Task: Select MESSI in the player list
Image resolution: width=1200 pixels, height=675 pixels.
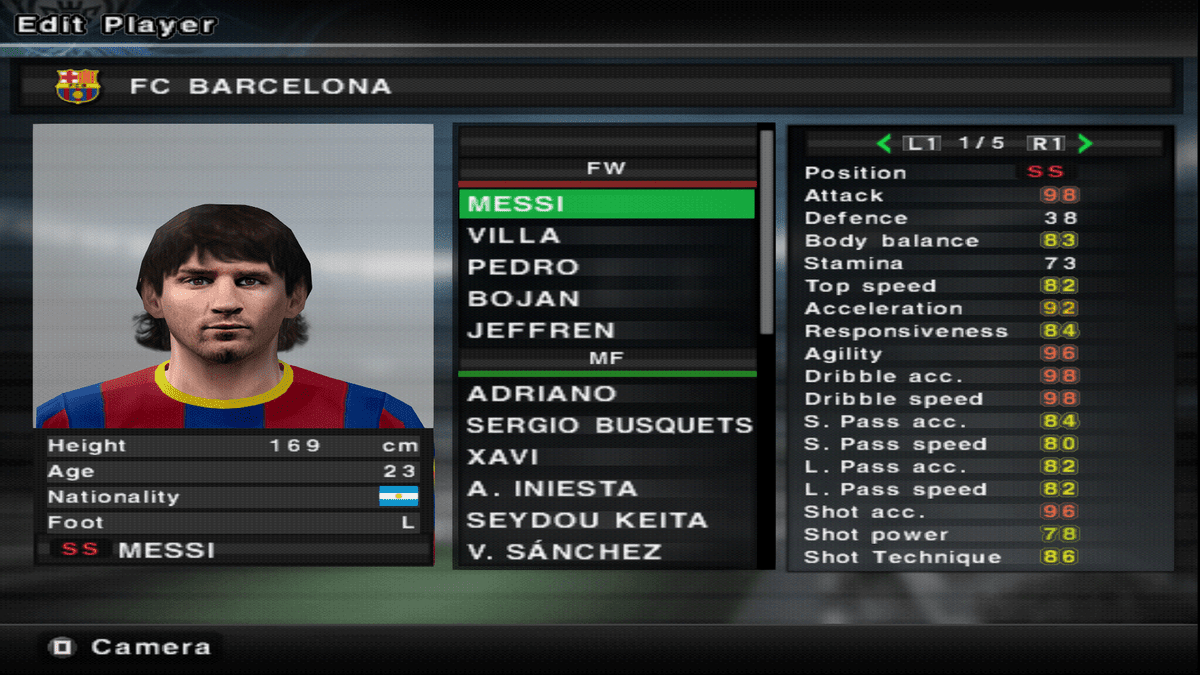Action: point(606,204)
